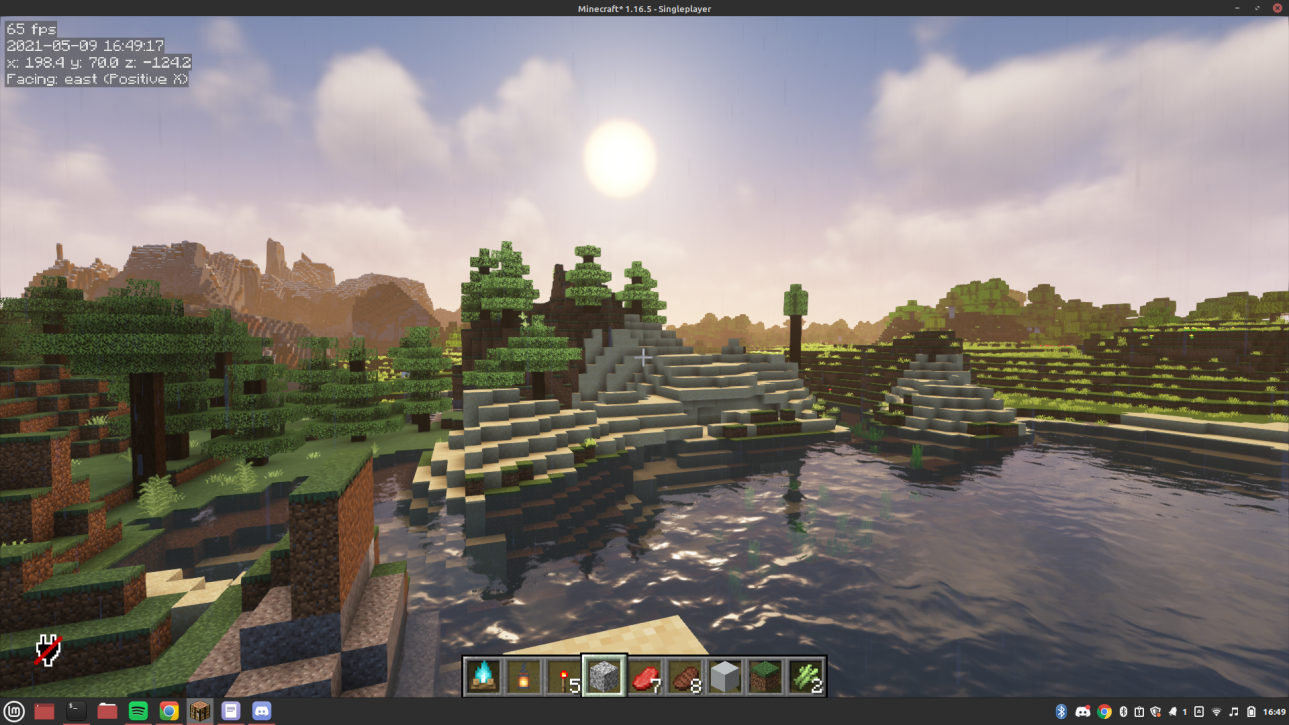The height and width of the screenshot is (725, 1289).
Task: Toggle Bluetooth from the system tray
Action: 1060,711
